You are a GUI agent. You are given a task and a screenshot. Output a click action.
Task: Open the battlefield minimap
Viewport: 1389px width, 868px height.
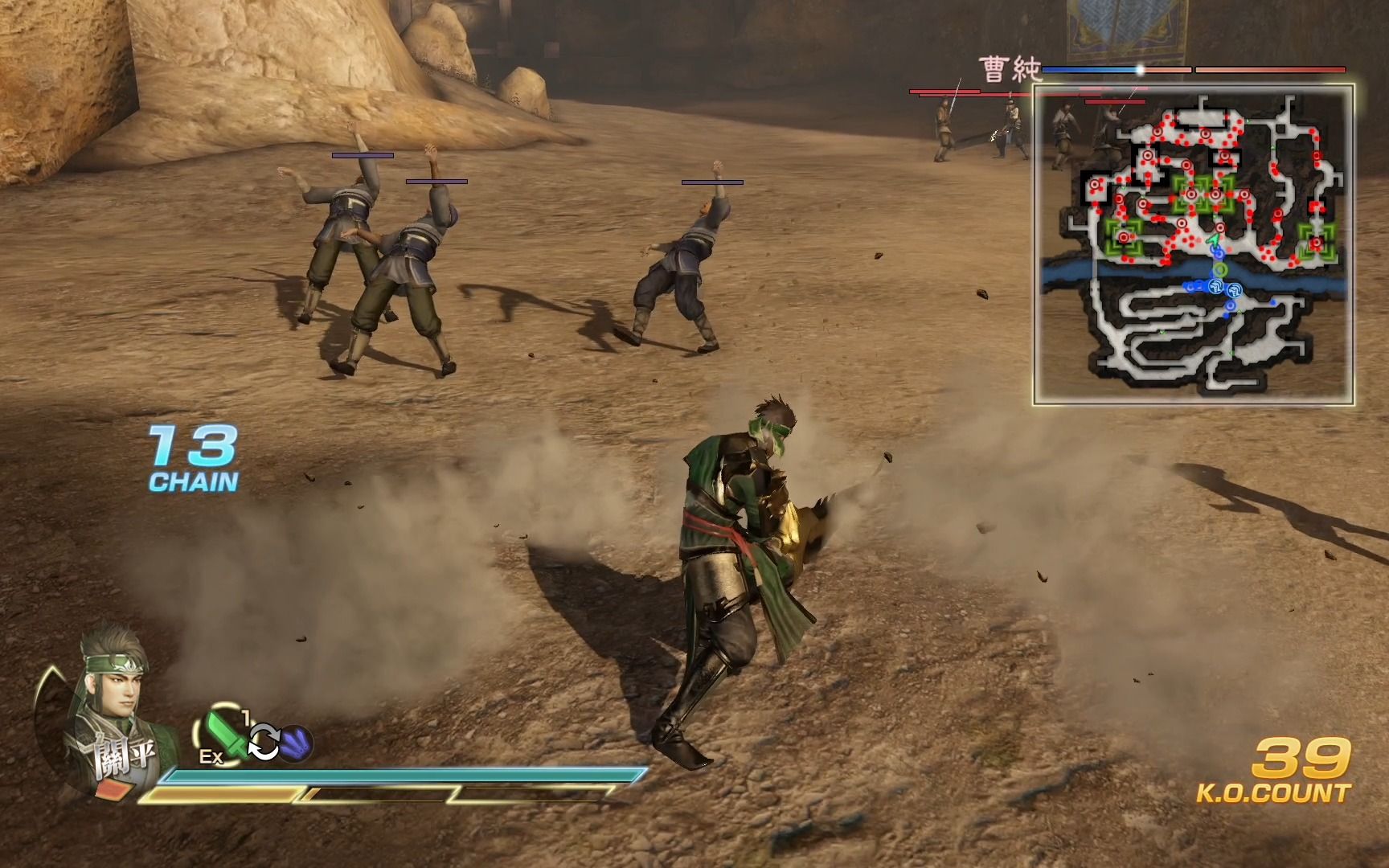pos(1193,244)
